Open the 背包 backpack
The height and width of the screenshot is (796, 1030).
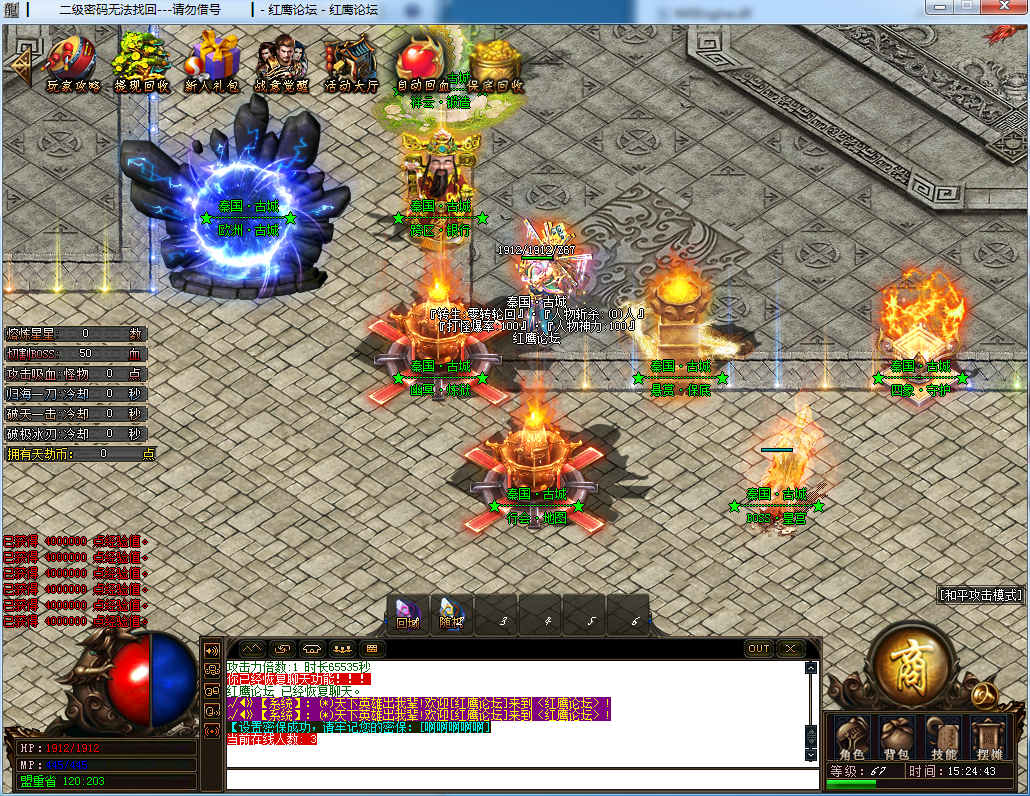(x=897, y=738)
